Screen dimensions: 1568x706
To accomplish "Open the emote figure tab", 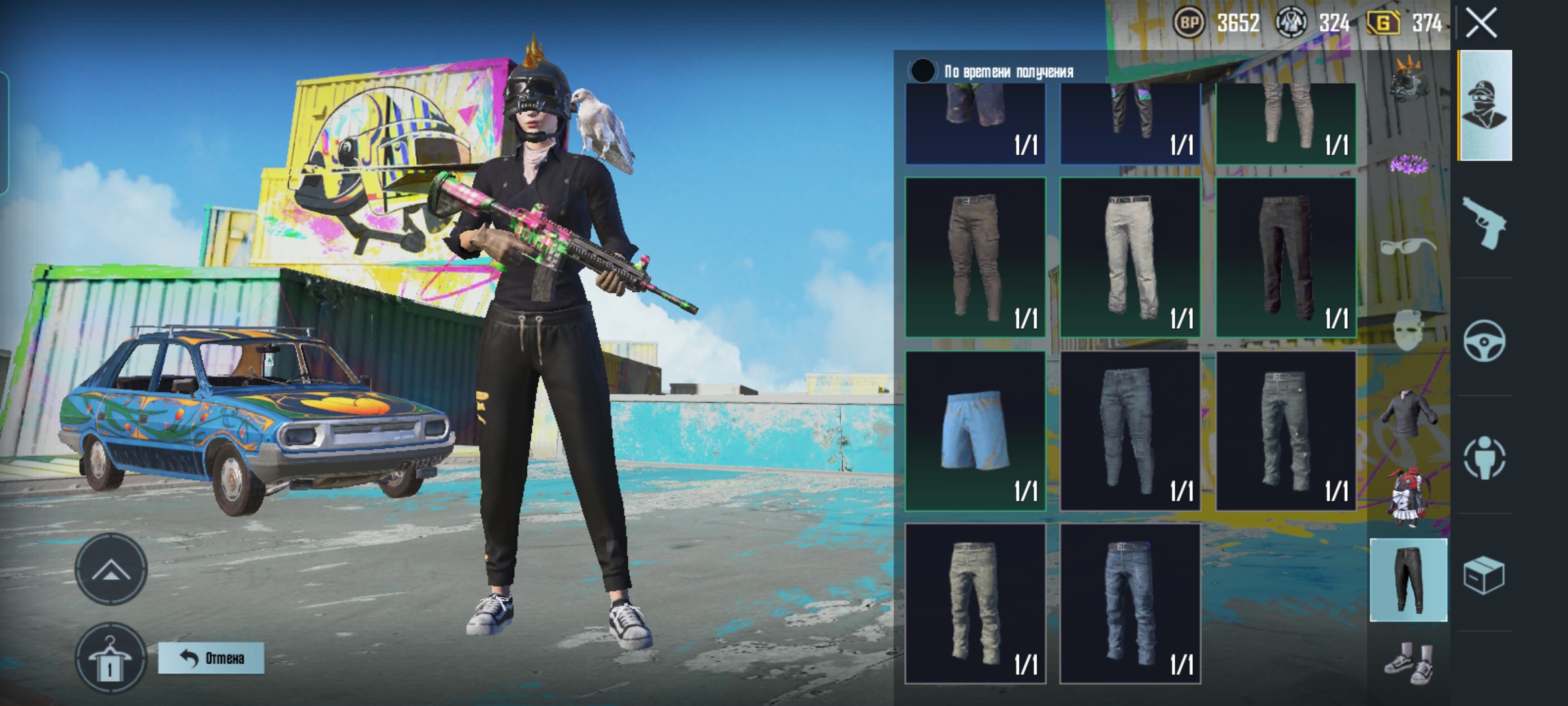I will (x=1484, y=458).
